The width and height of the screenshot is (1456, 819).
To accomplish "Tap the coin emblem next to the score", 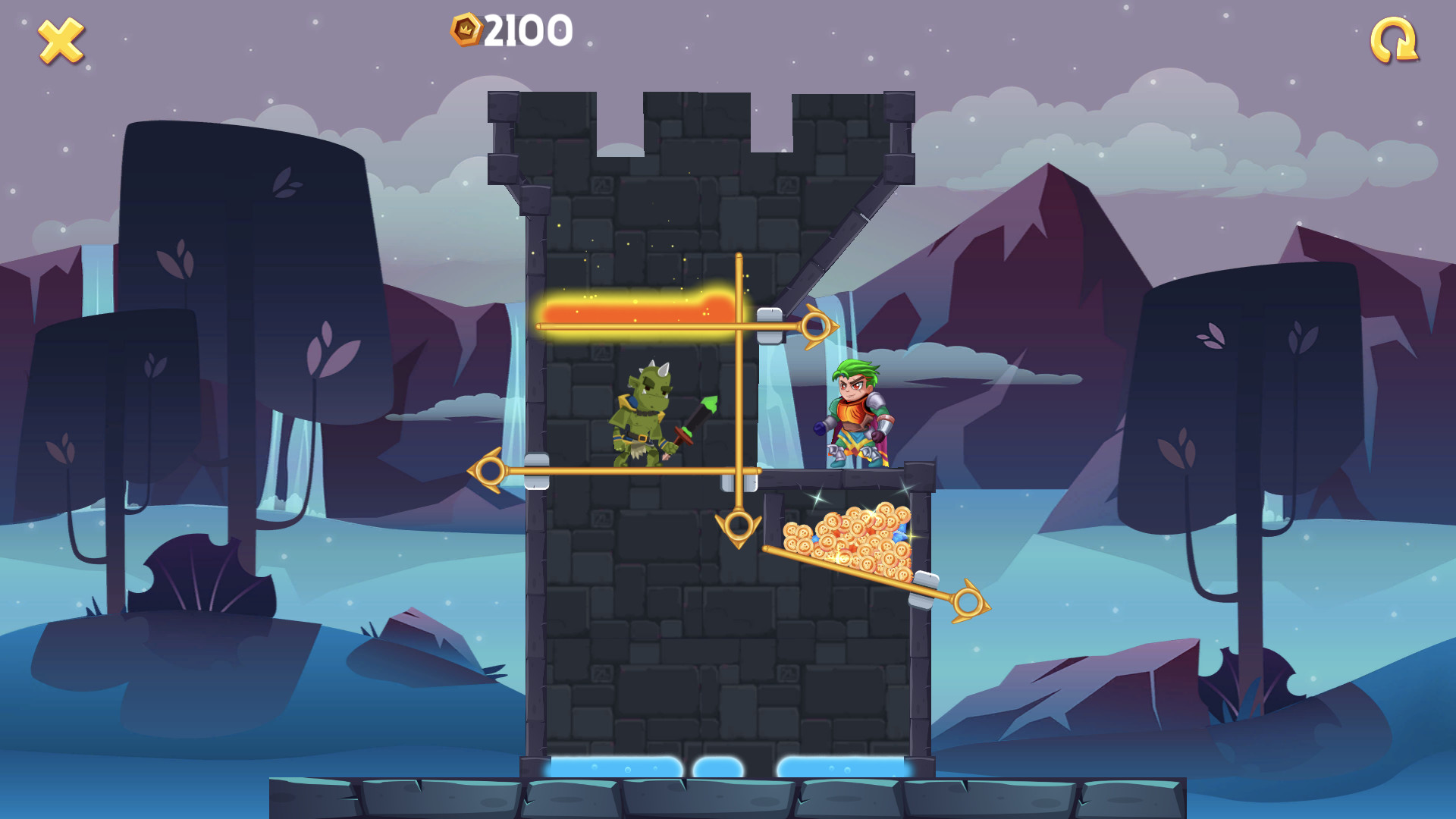I will click(x=465, y=28).
